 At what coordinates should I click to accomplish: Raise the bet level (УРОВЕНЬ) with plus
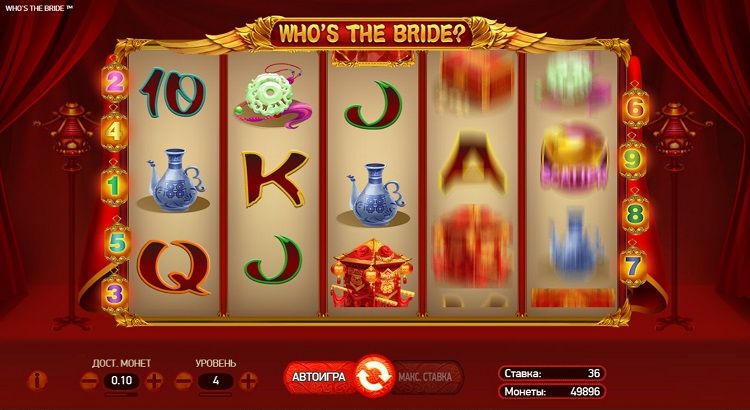[x=249, y=381]
